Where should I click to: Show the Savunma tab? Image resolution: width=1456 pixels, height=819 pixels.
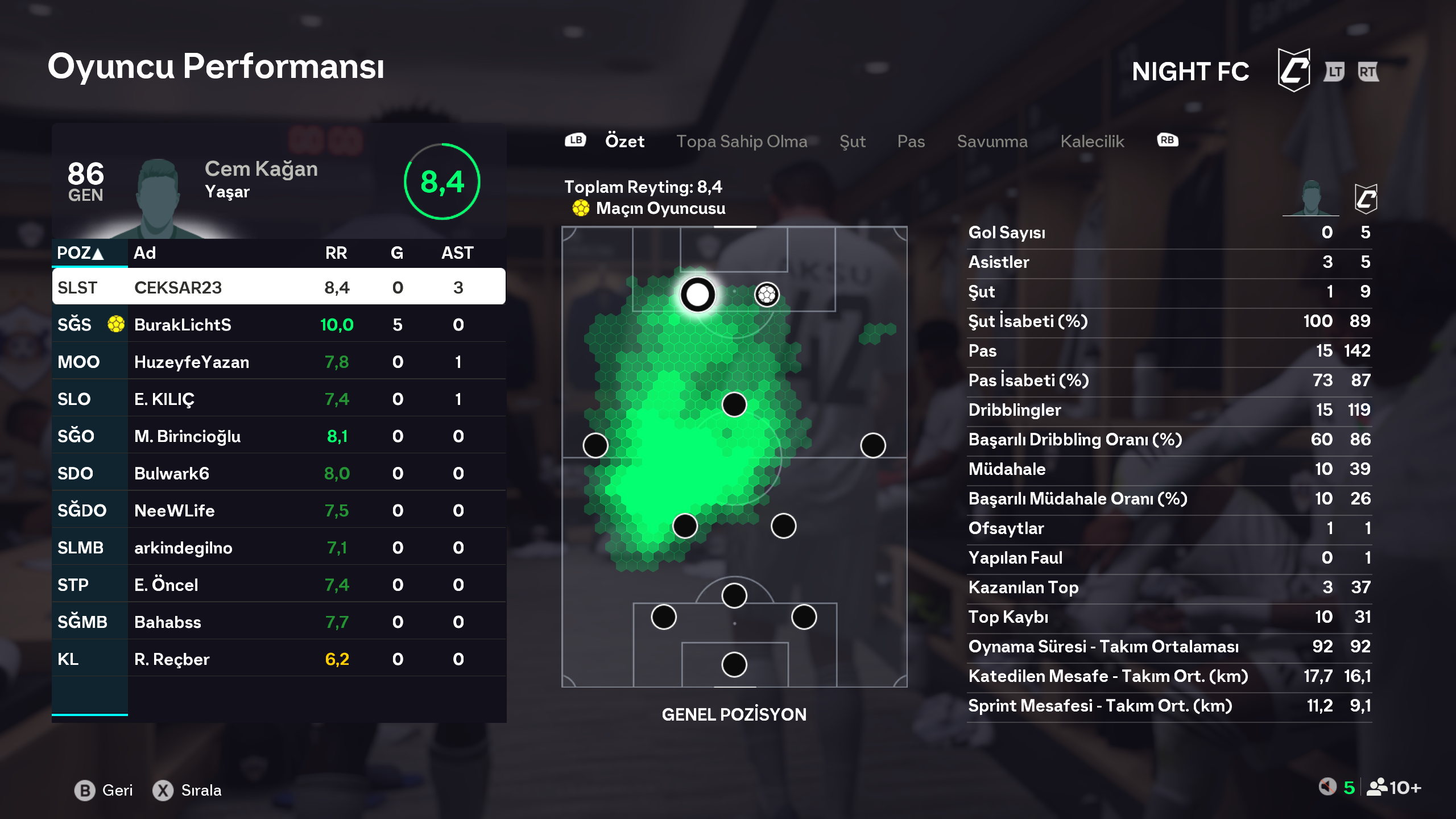pos(992,141)
